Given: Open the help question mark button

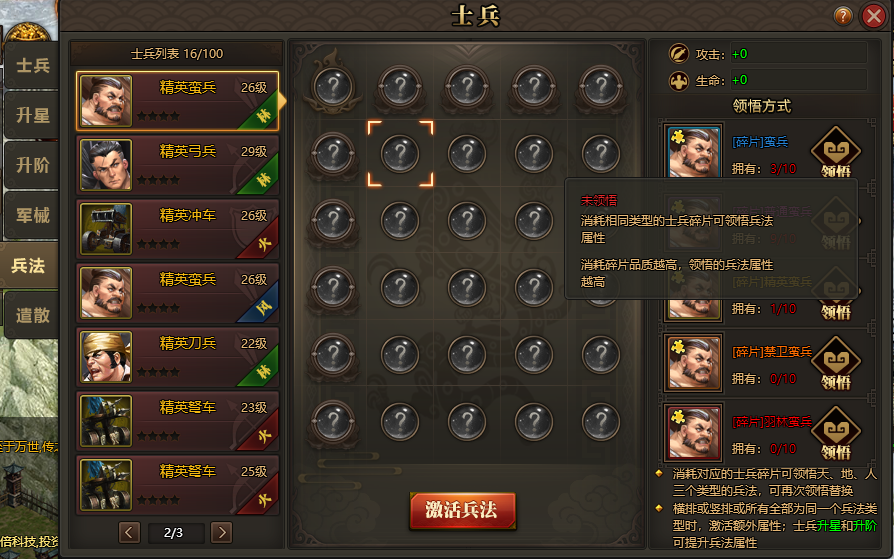Looking at the screenshot, I should tap(844, 16).
